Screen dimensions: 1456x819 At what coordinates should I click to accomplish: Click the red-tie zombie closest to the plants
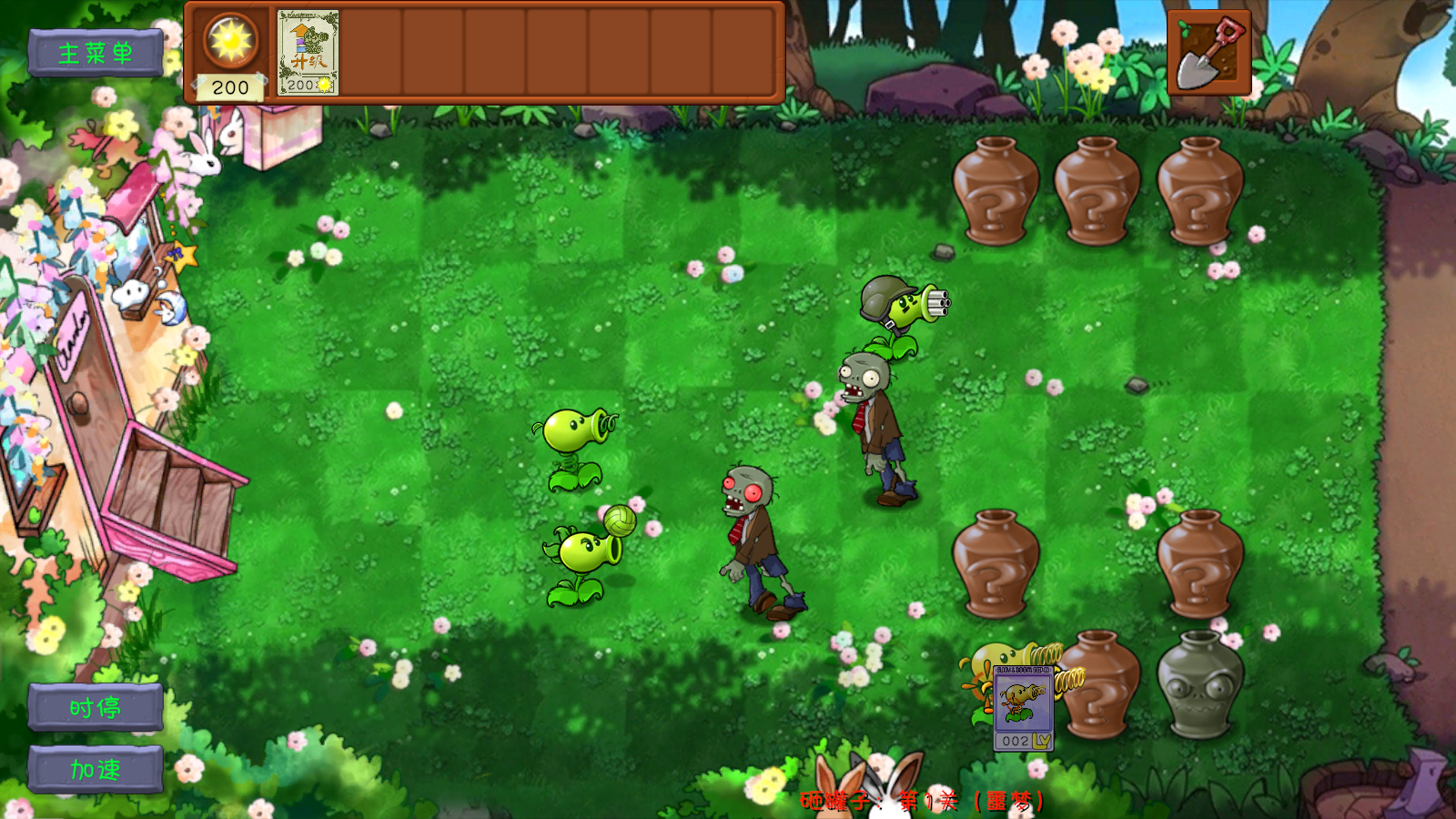[x=755, y=528]
